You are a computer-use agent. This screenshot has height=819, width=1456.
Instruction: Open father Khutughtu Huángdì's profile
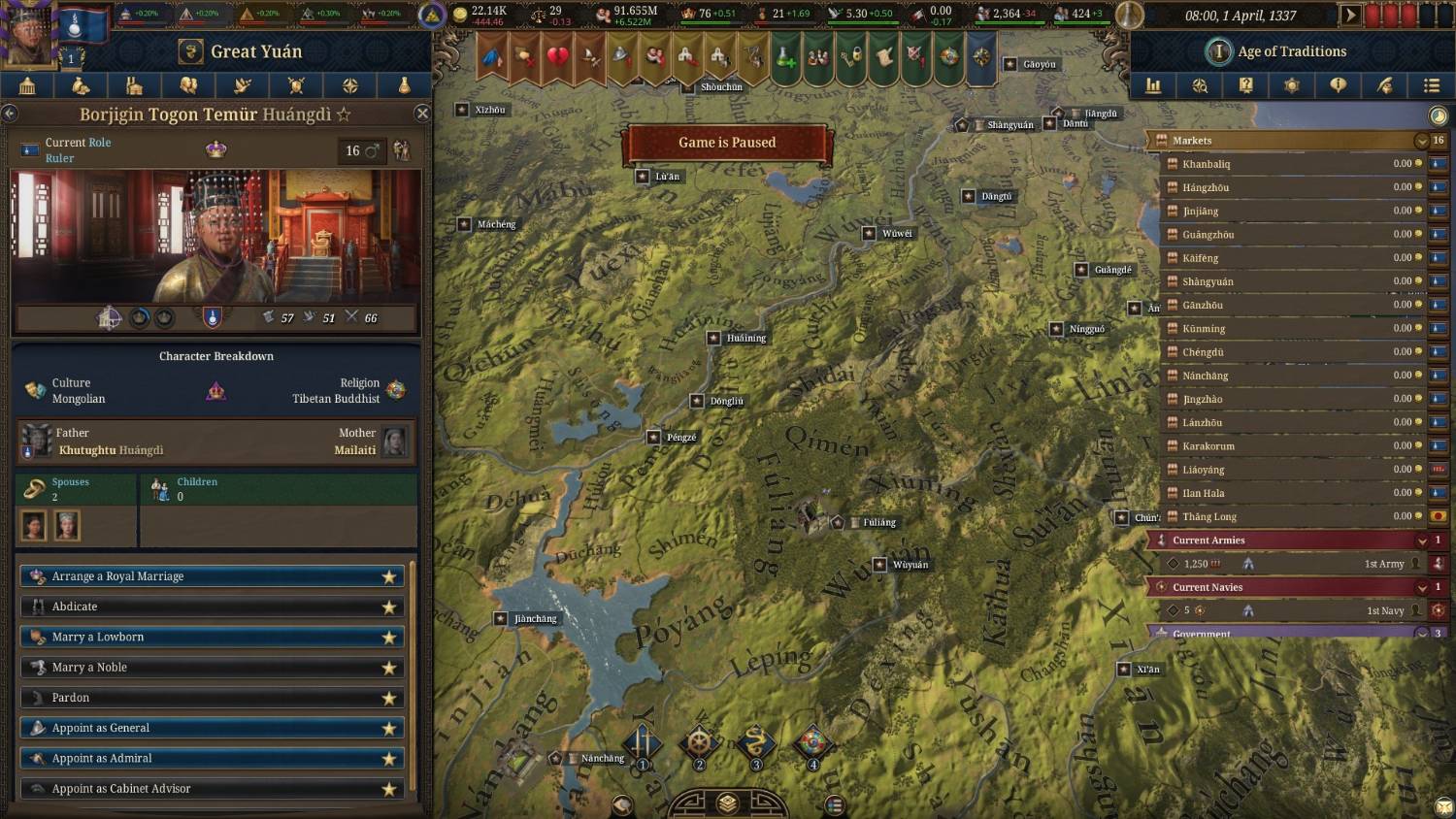coord(37,441)
